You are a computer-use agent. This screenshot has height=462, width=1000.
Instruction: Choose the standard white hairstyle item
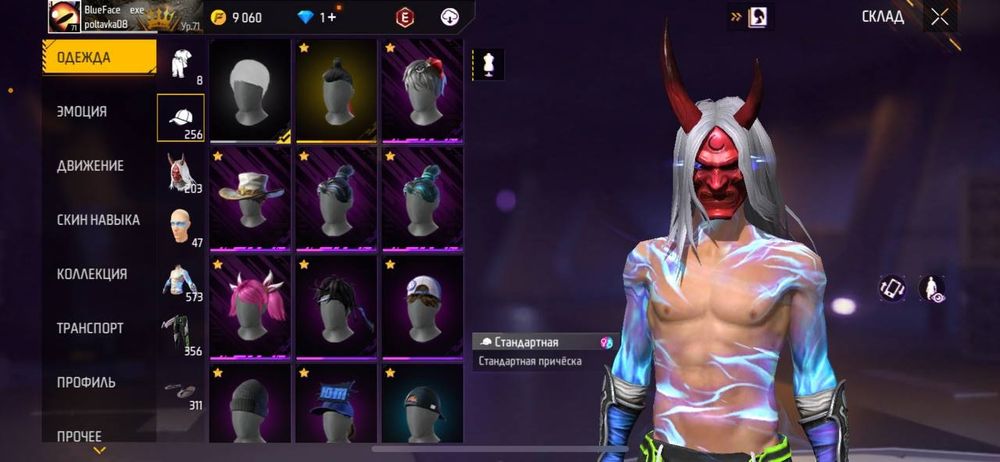(250, 91)
